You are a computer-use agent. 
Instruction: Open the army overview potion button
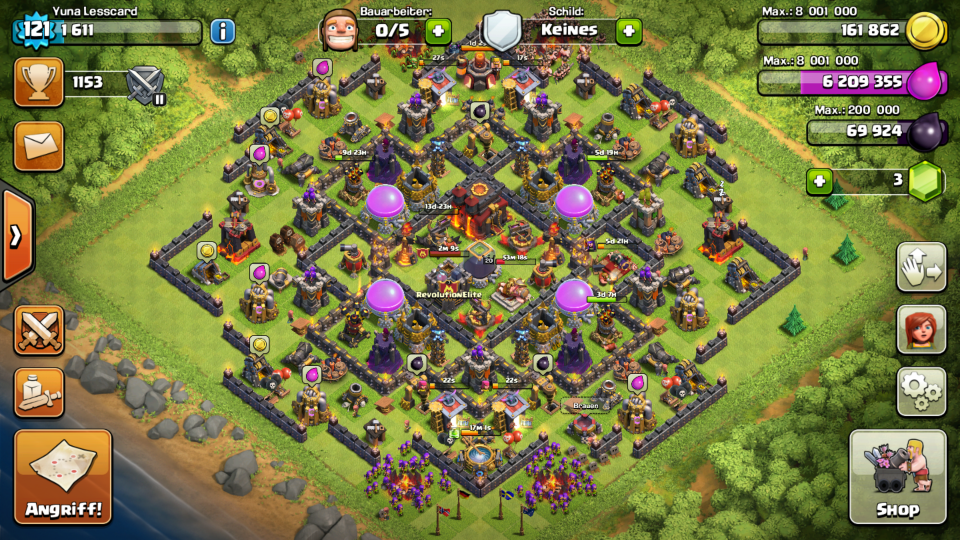point(39,391)
